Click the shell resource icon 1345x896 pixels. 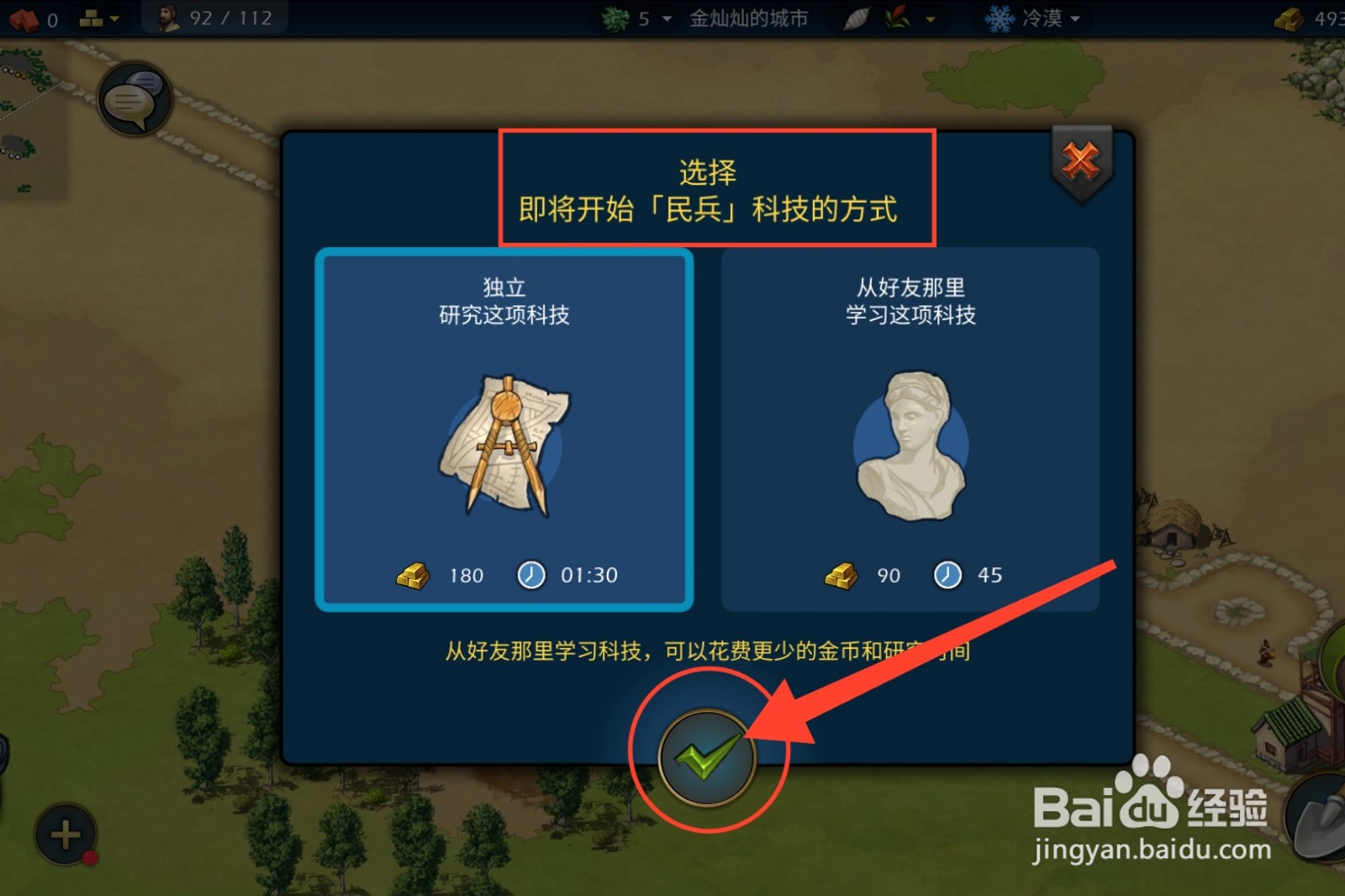[856, 17]
